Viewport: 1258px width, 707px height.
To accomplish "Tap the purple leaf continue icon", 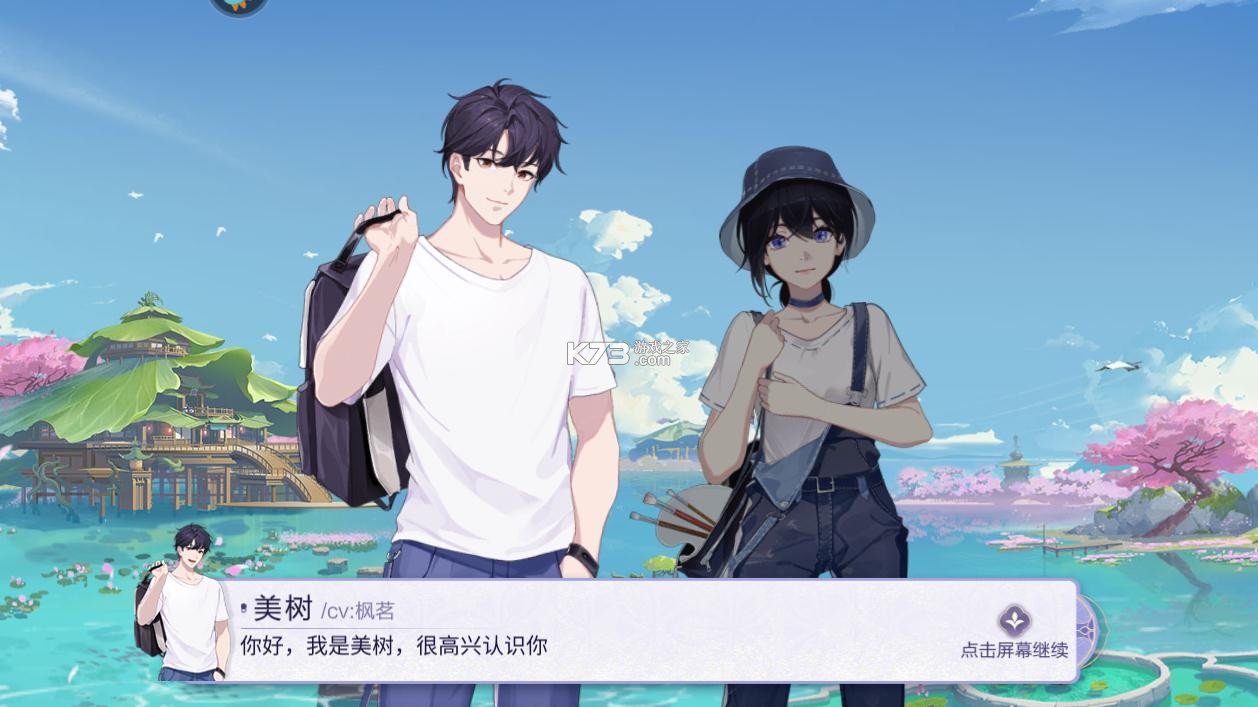I will (1014, 620).
